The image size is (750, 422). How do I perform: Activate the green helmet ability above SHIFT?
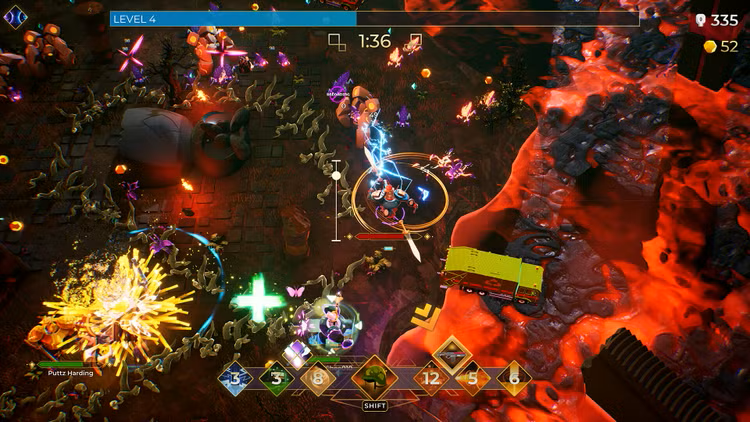pyautogui.click(x=375, y=377)
